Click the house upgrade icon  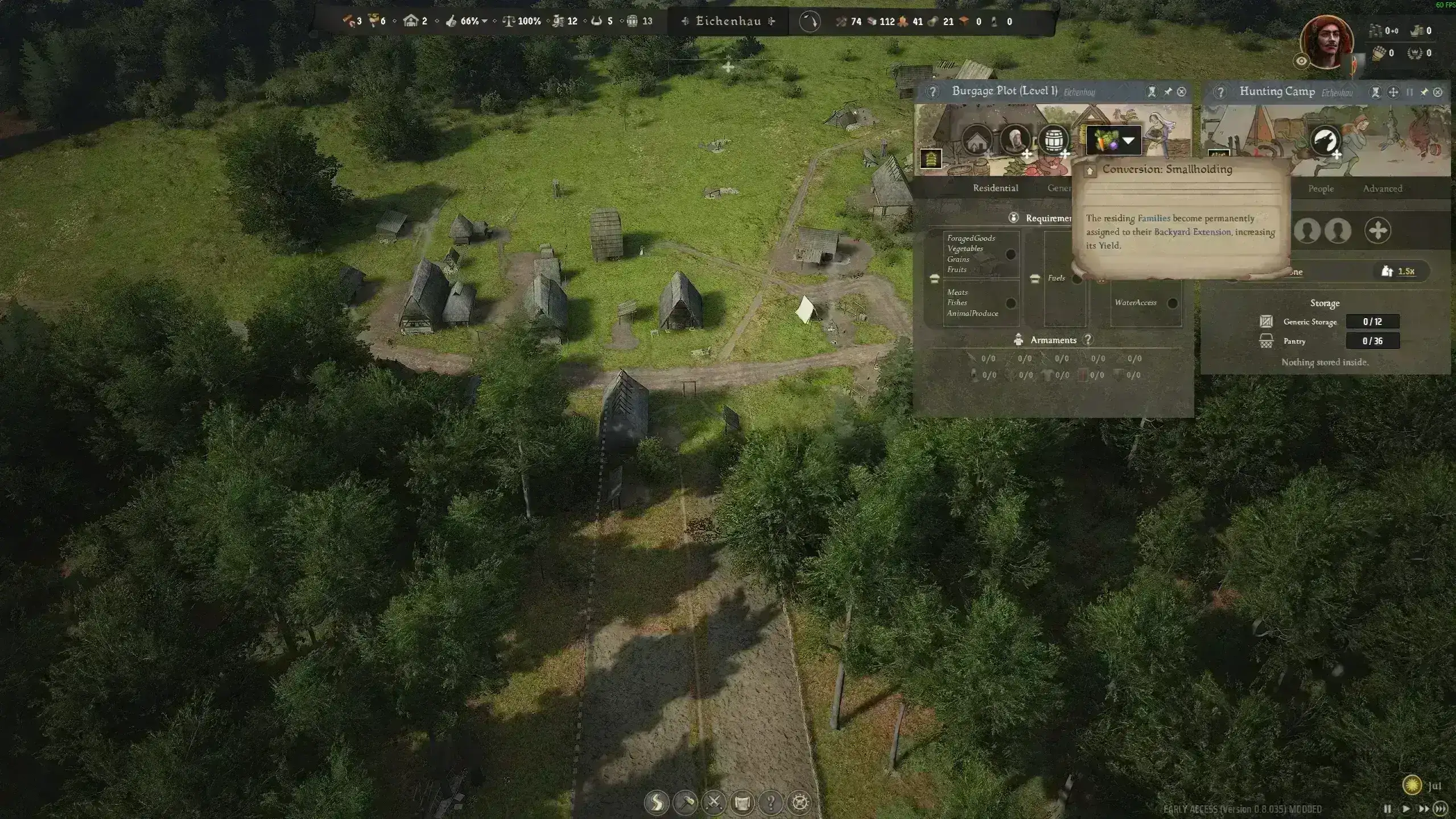977,141
